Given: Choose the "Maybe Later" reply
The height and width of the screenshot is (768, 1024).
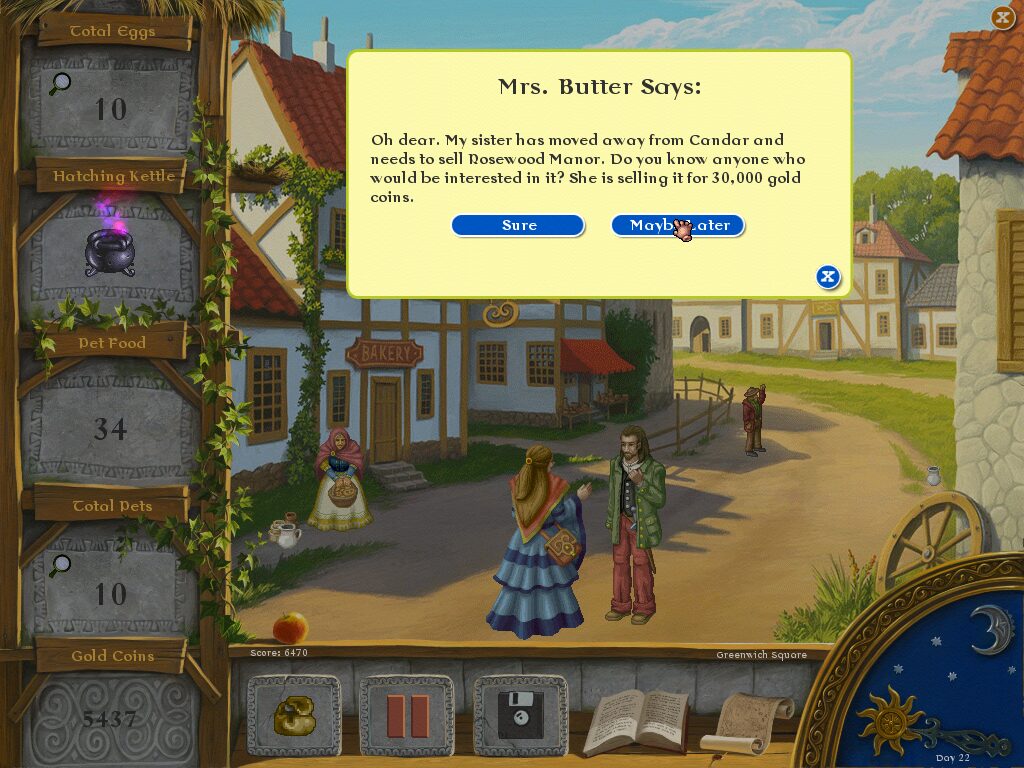Looking at the screenshot, I should click(678, 226).
